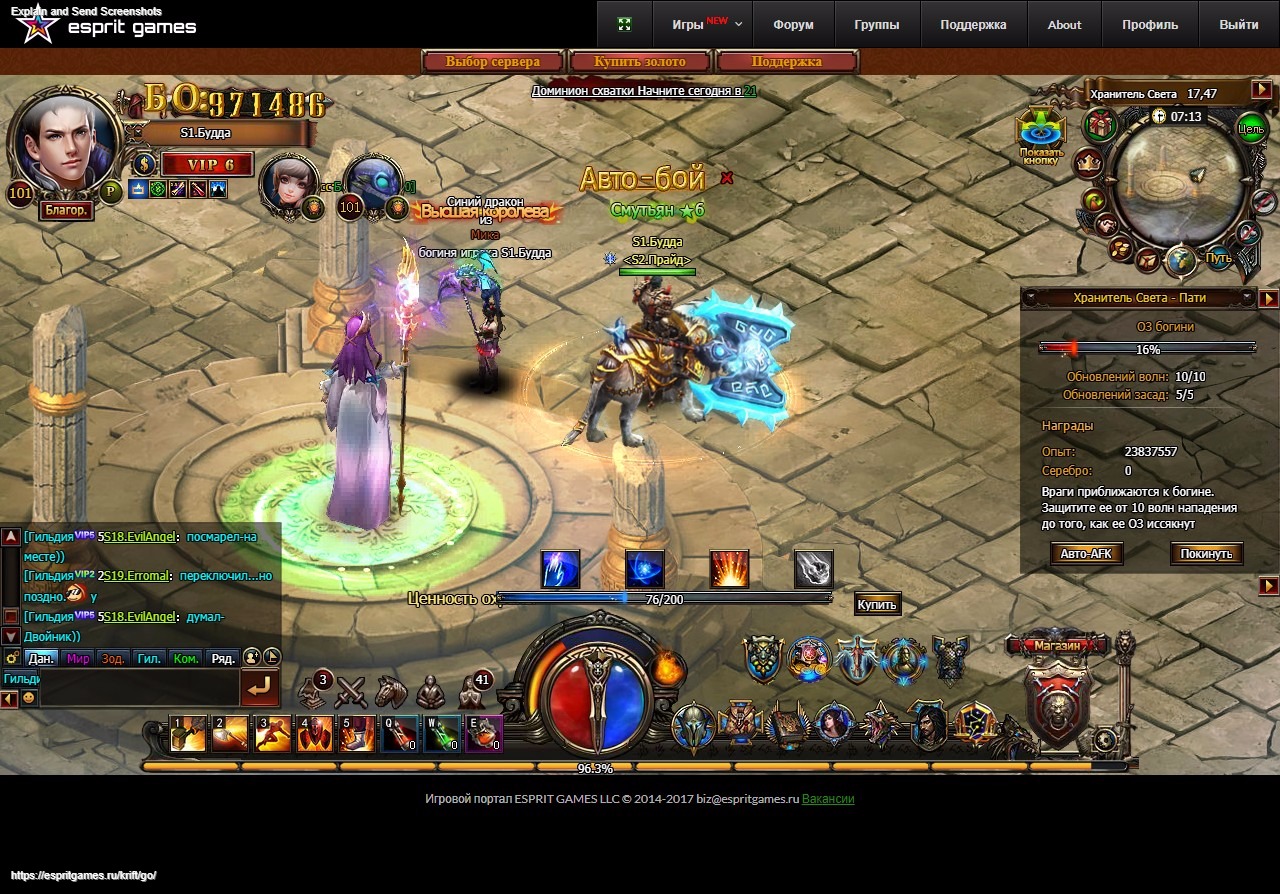
Task: Cast the meteor skill icon above the bar
Action: coord(813,569)
